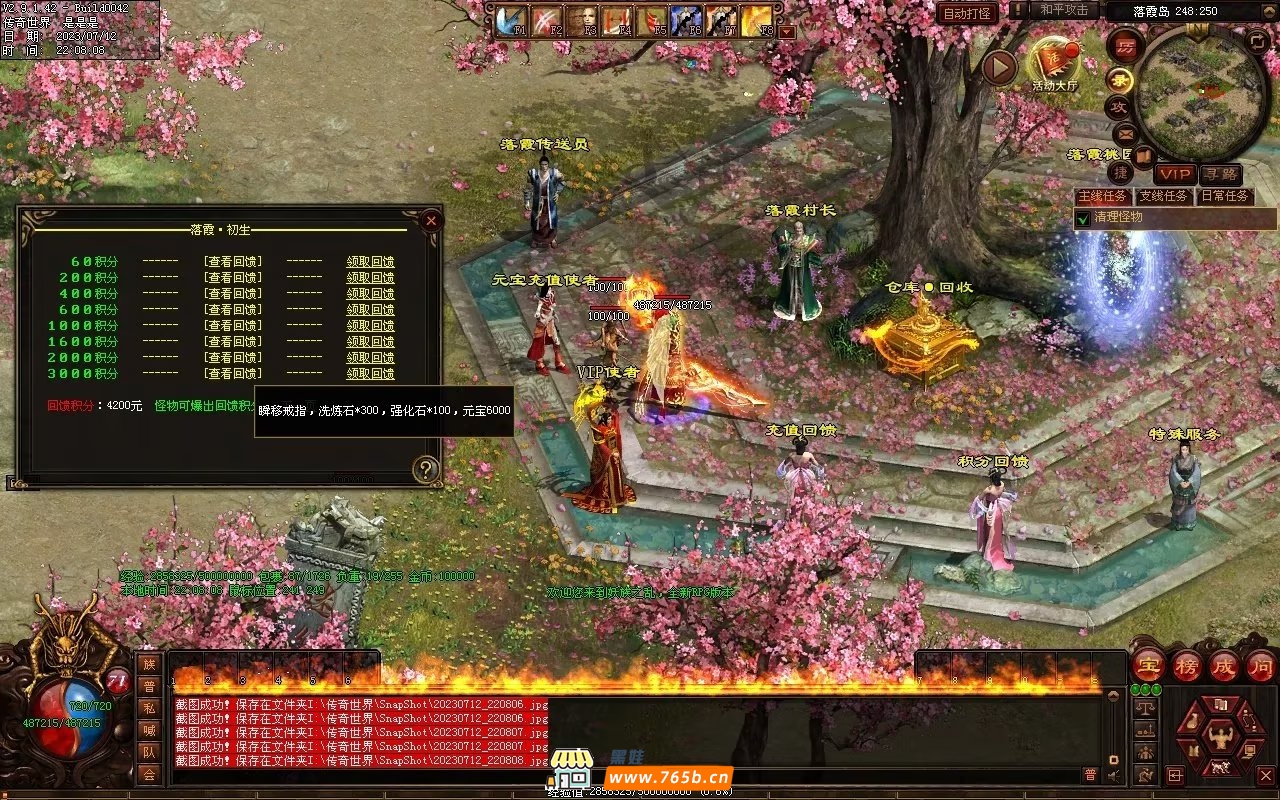This screenshot has width=1280, height=800.
Task: Click the round play arrow button
Action: (x=998, y=67)
